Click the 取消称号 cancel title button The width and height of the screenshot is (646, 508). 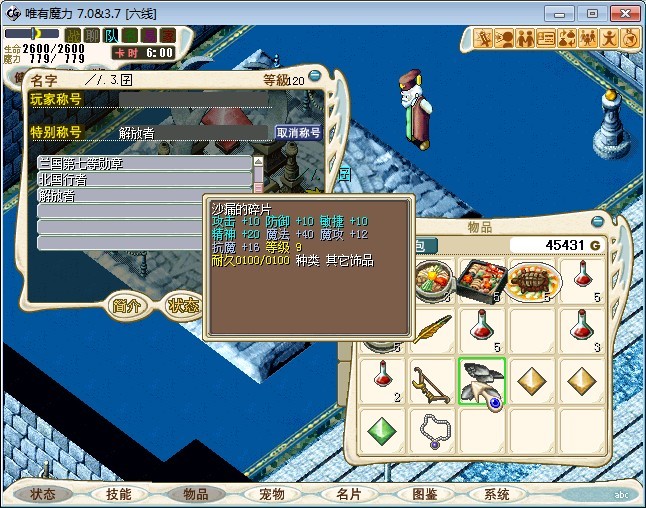[x=298, y=132]
